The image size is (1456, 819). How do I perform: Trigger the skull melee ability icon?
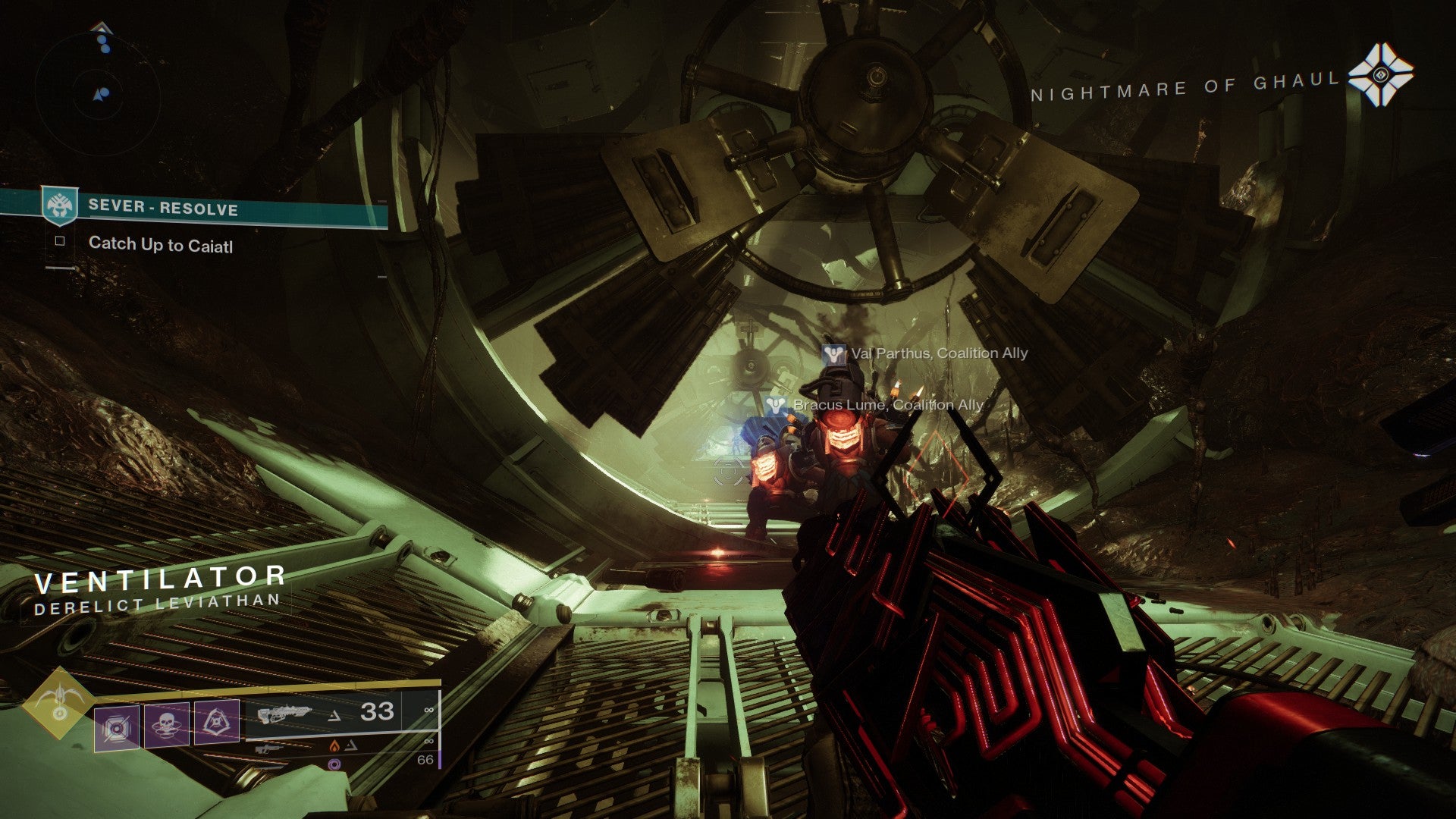tap(166, 724)
